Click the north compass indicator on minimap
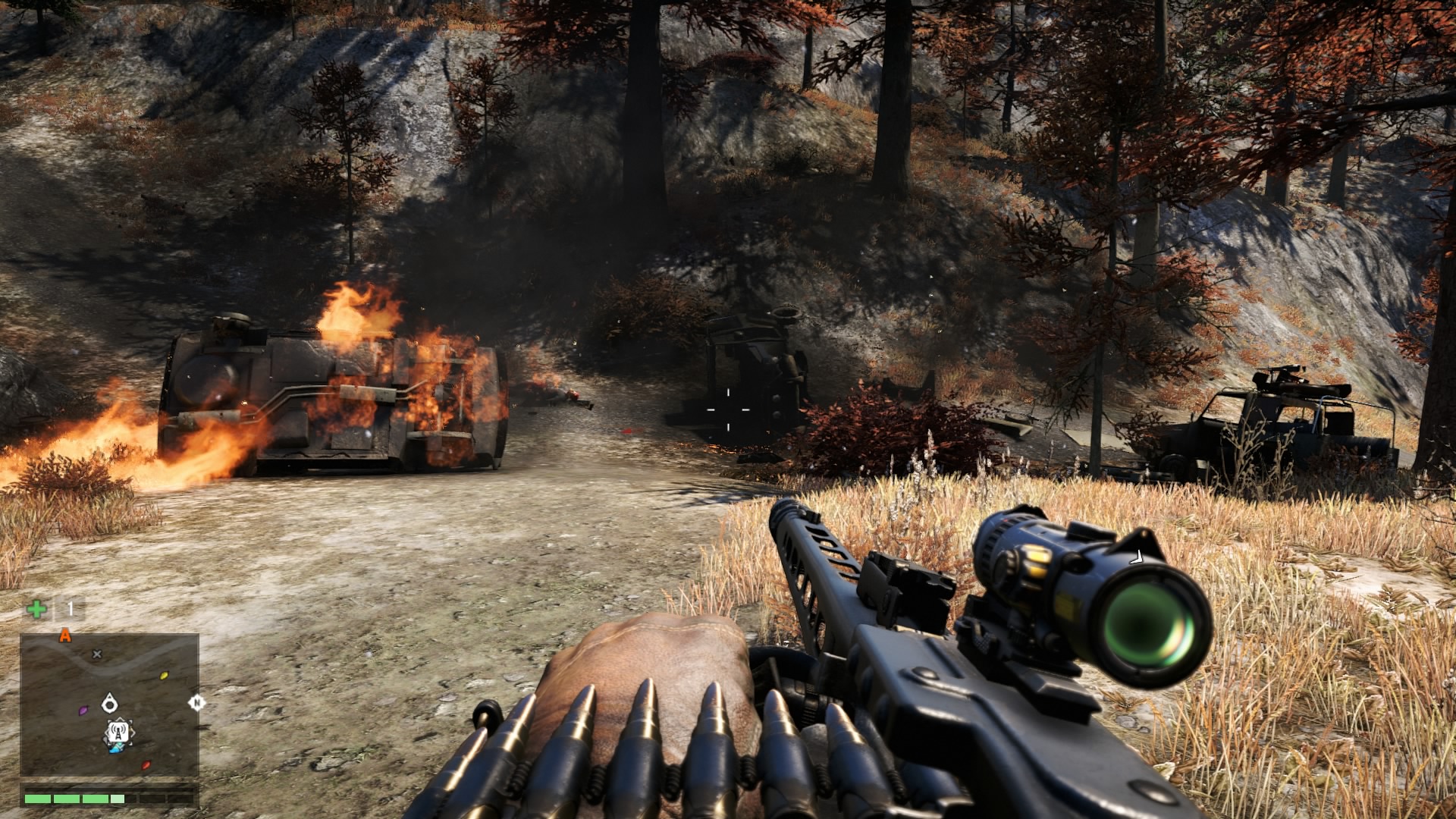 (x=196, y=702)
